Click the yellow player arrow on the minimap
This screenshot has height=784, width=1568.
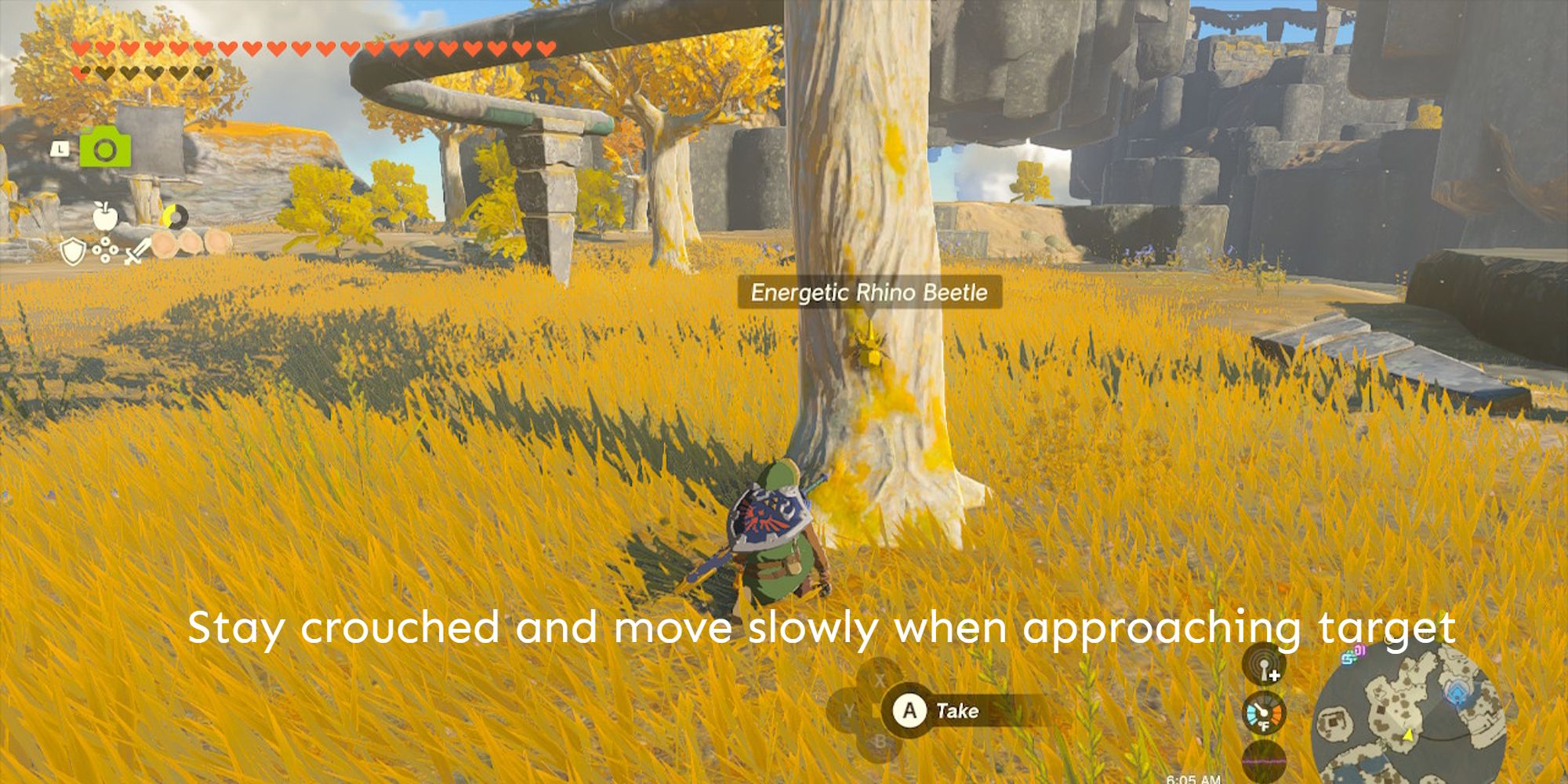(1408, 736)
